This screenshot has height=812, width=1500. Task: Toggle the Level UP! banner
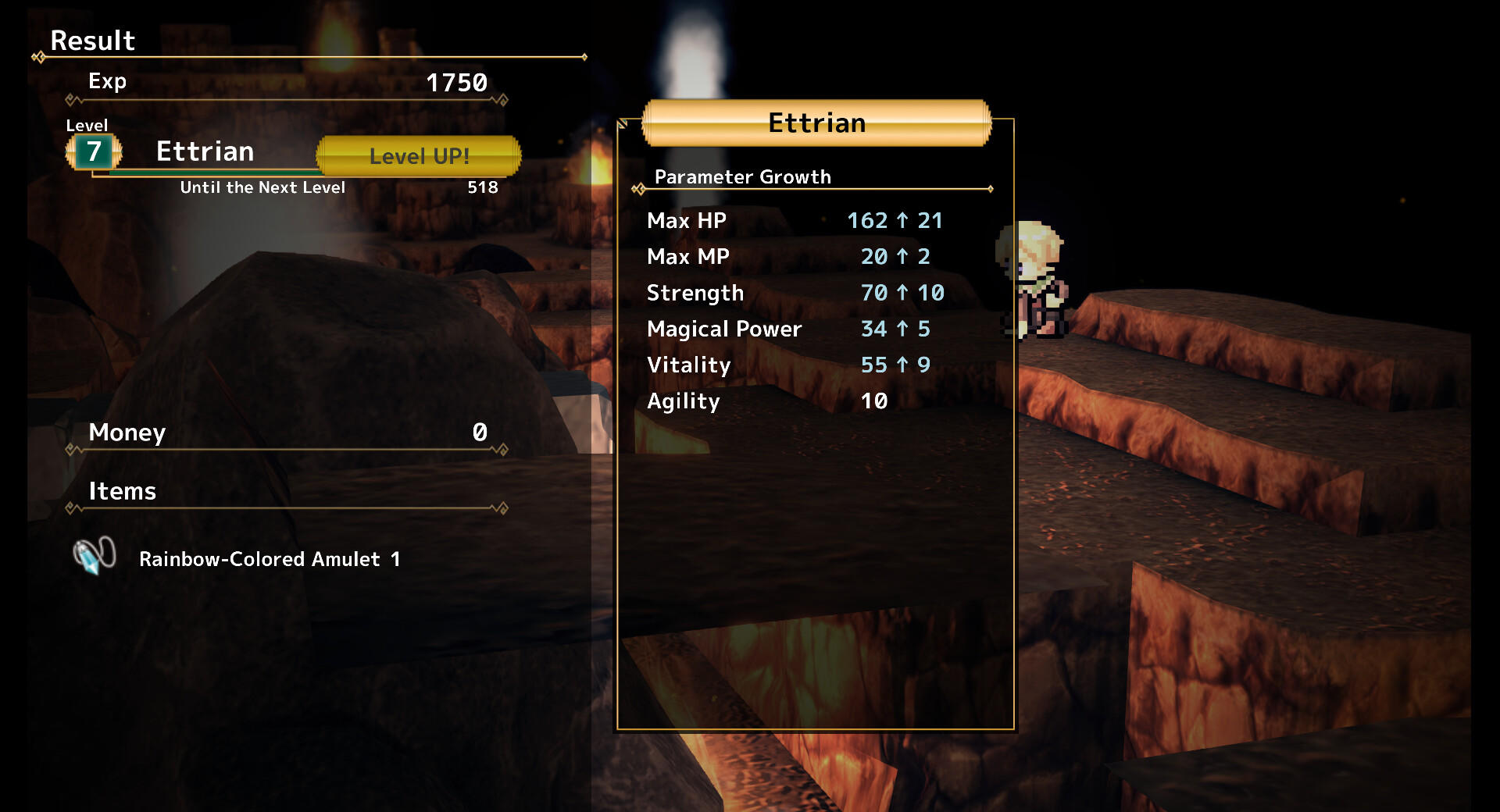pyautogui.click(x=419, y=156)
